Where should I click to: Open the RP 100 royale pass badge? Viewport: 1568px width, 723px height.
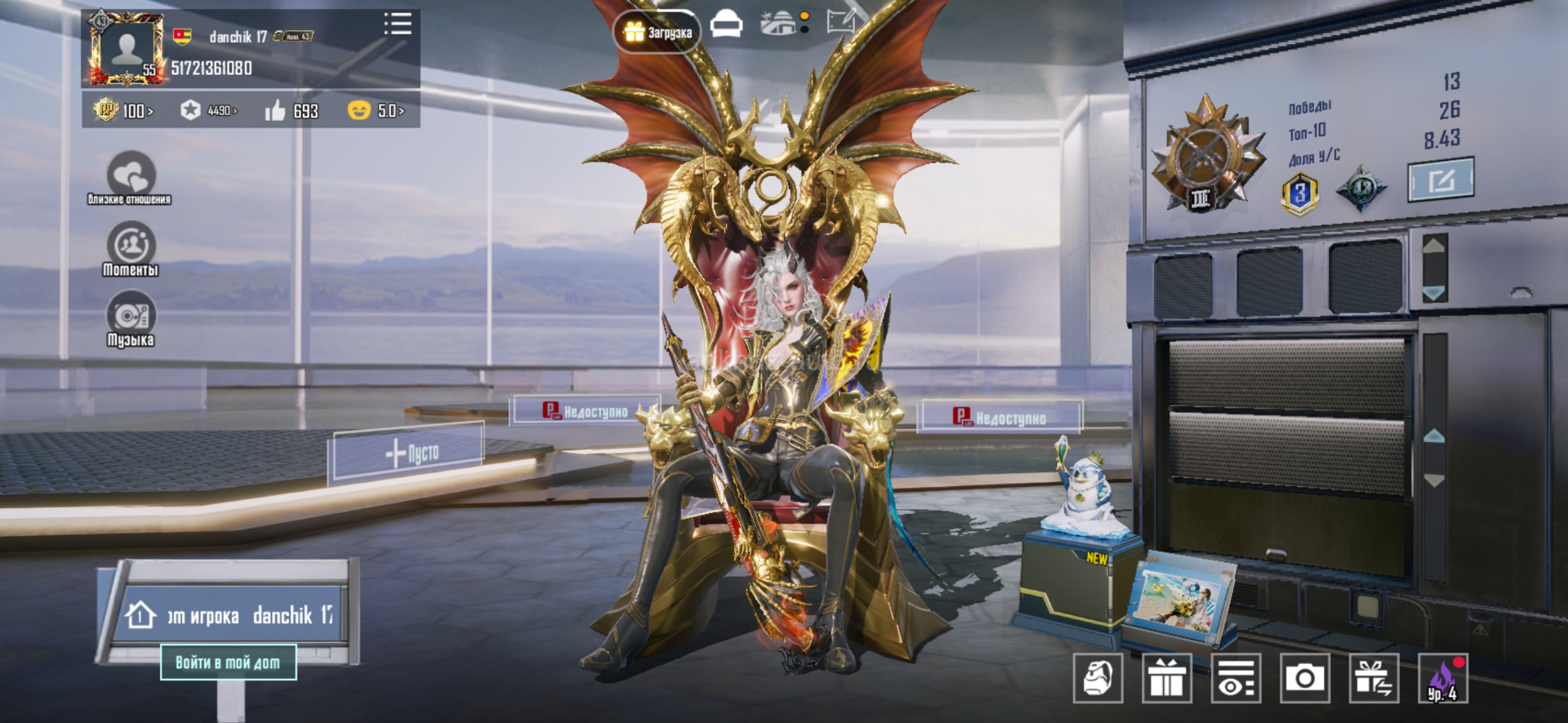(x=122, y=110)
